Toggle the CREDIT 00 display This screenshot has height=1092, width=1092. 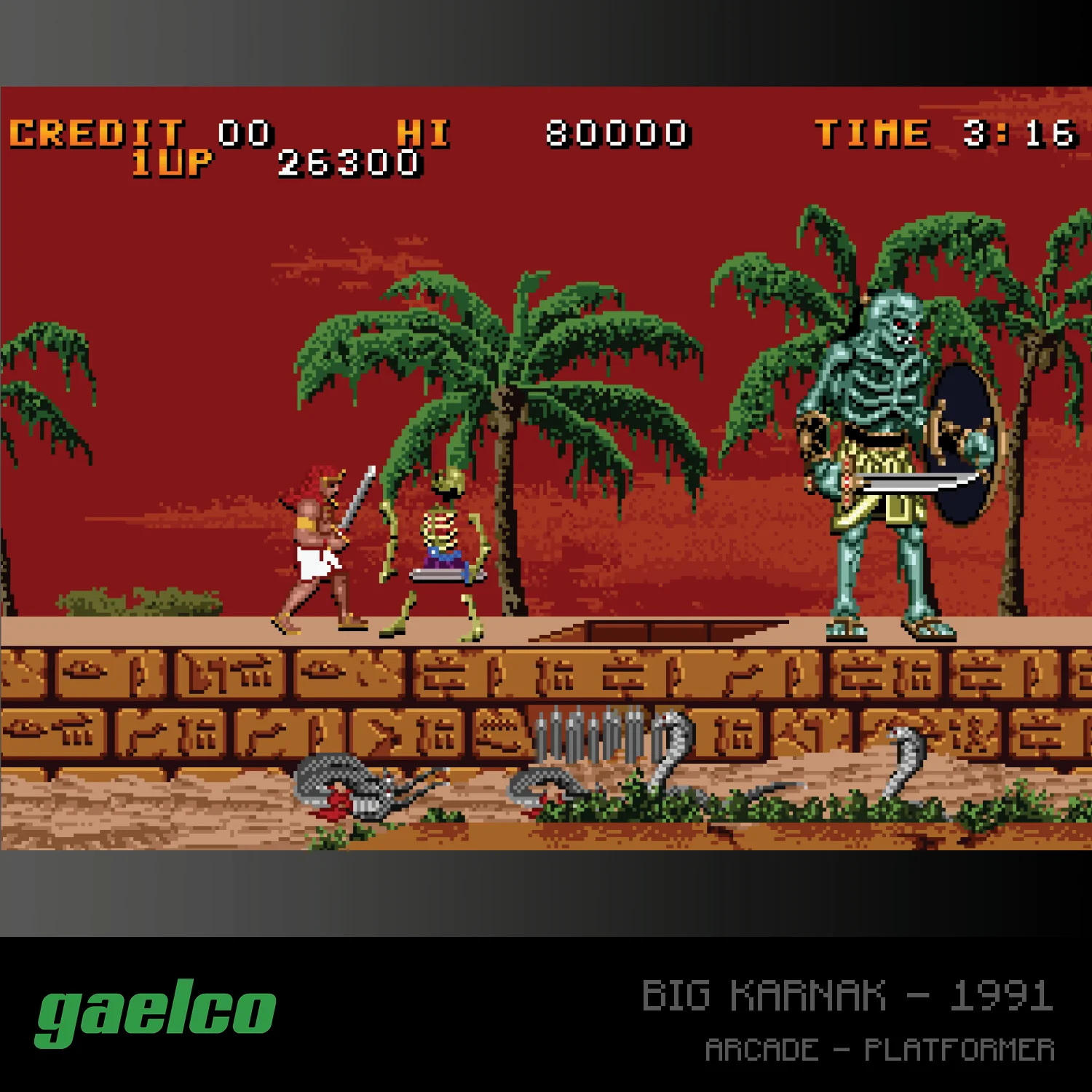click(x=138, y=130)
